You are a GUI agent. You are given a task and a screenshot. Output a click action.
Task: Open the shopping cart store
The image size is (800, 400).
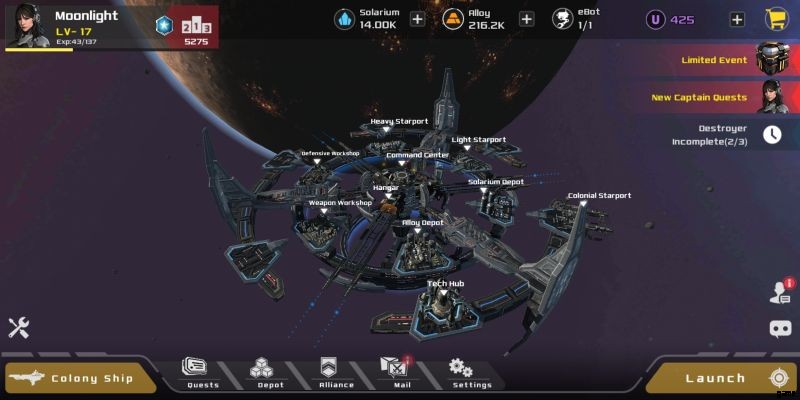775,19
